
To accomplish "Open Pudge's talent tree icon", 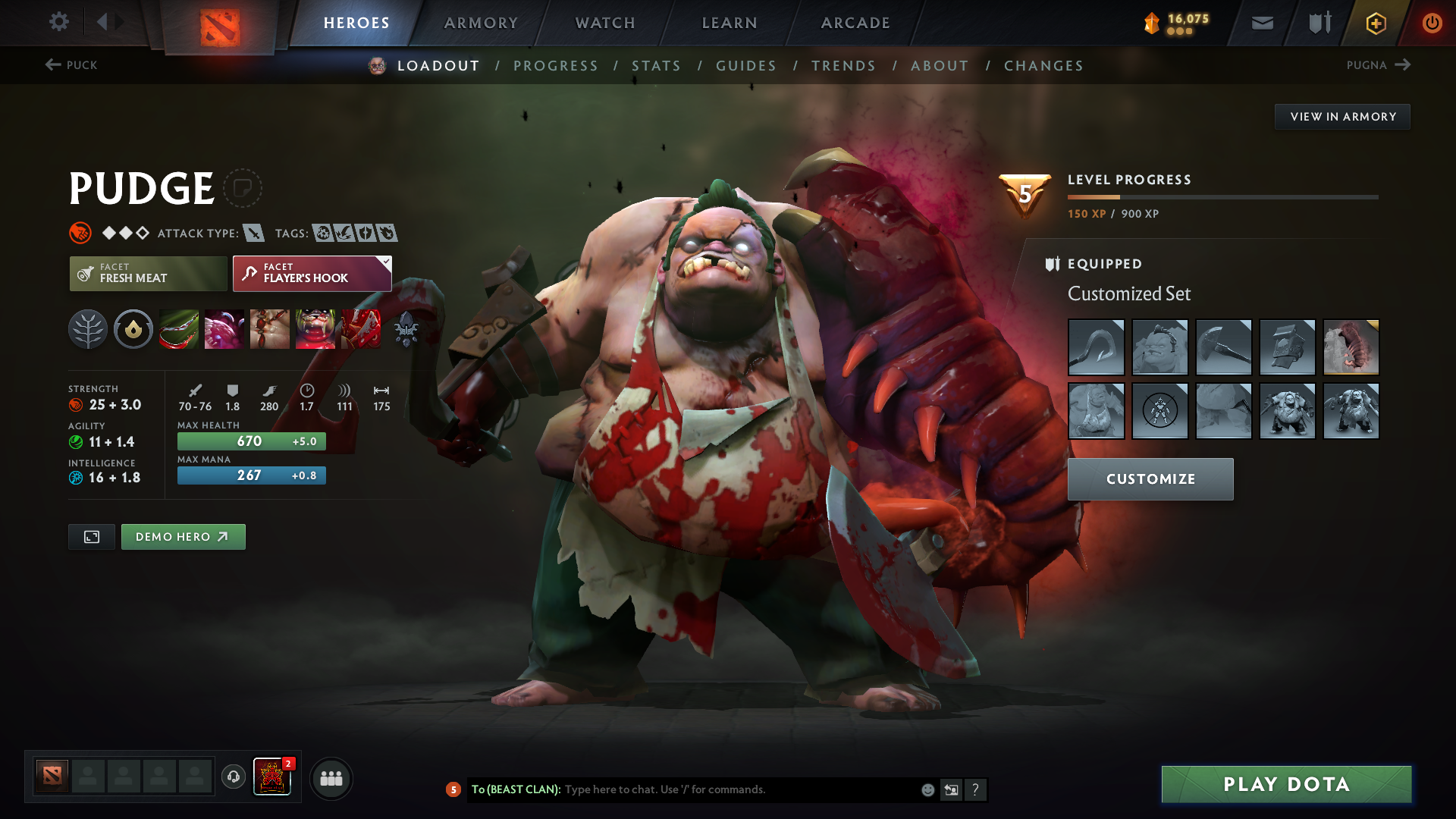I will (x=88, y=329).
